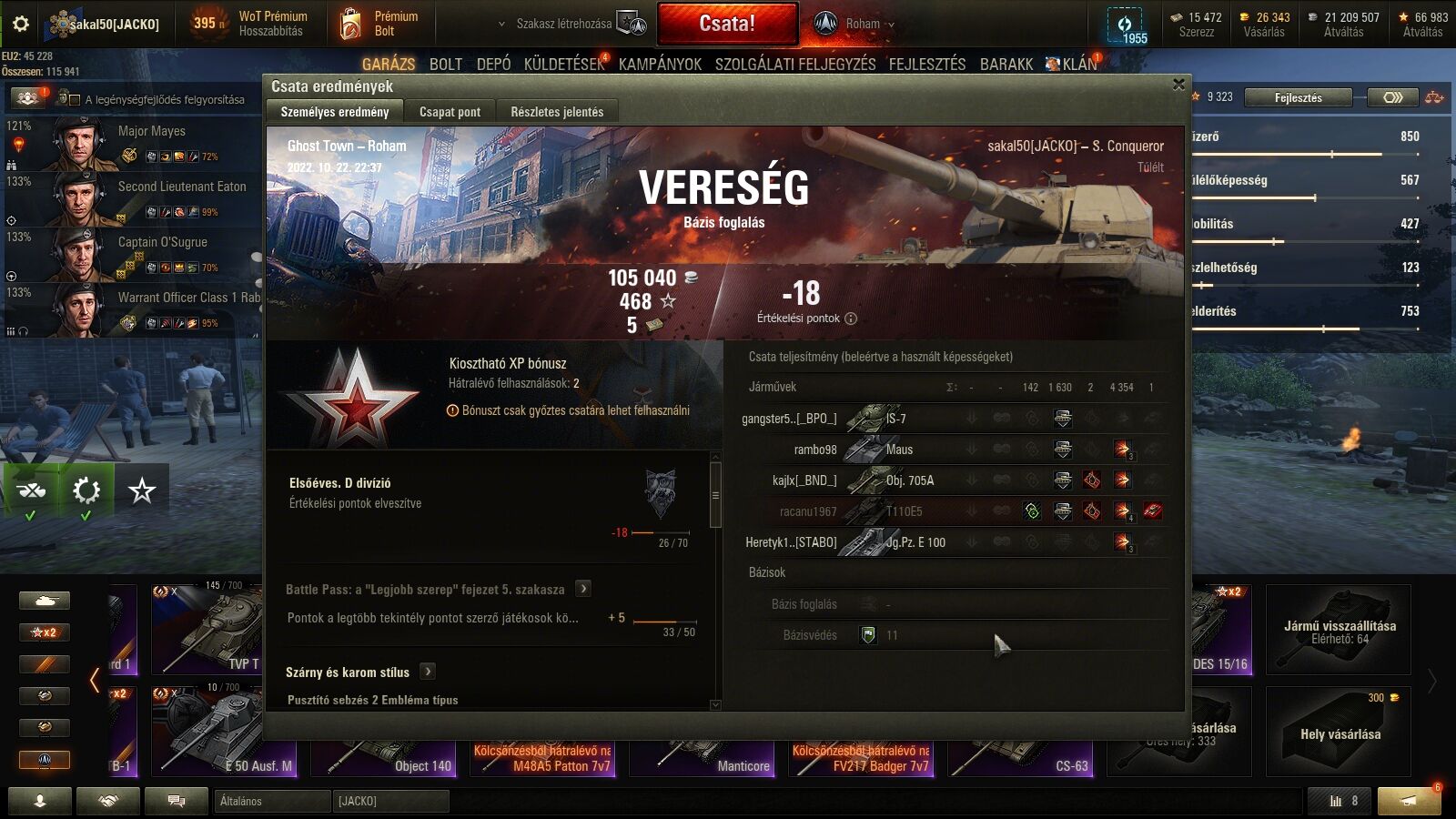Switch to the Csapat pont tab
Viewport: 1456px width, 819px height.
point(450,112)
